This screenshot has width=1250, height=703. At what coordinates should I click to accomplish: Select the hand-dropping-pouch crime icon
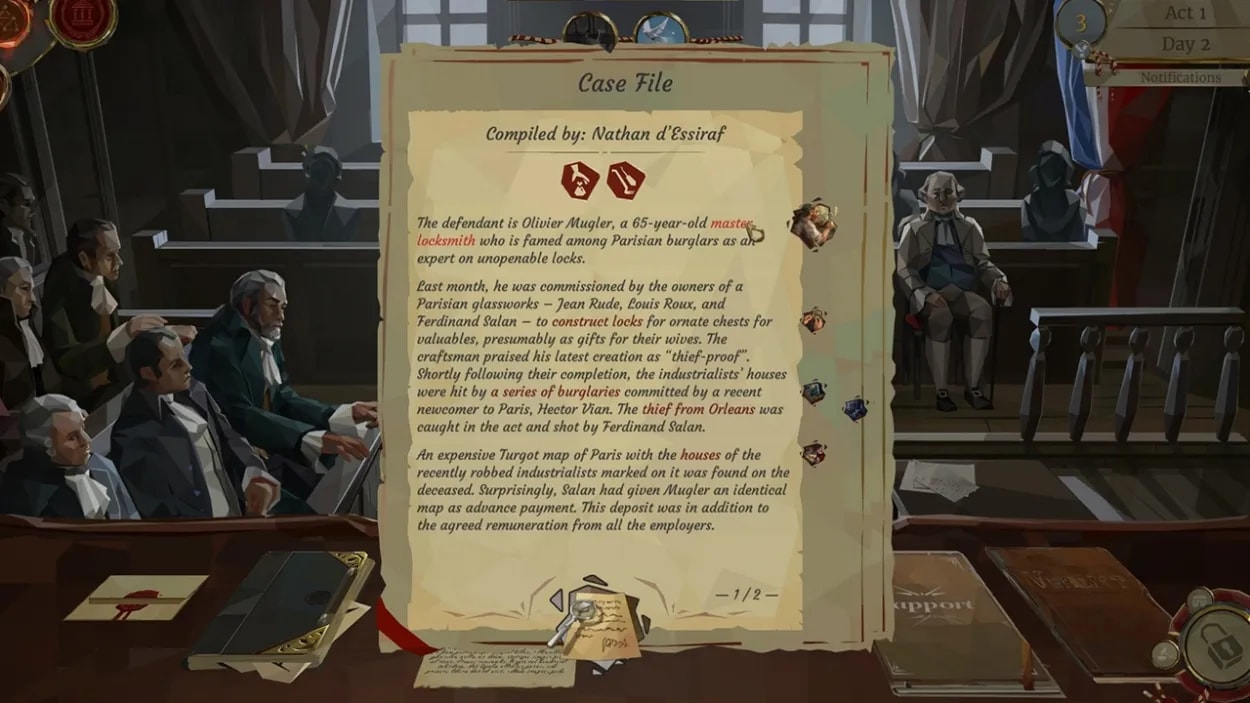coord(580,180)
